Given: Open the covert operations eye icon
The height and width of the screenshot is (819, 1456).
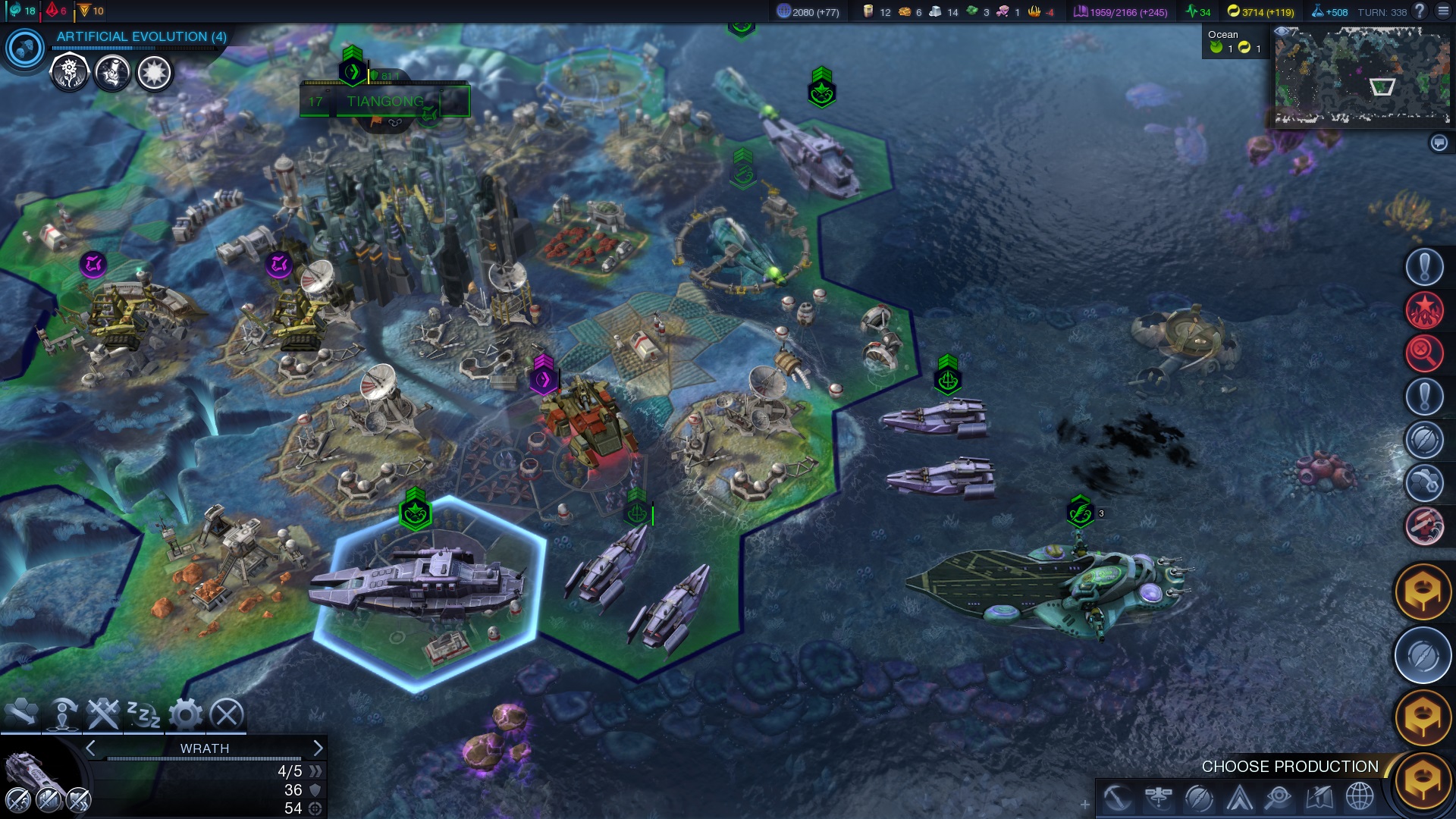Looking at the screenshot, I should [x=1279, y=798].
